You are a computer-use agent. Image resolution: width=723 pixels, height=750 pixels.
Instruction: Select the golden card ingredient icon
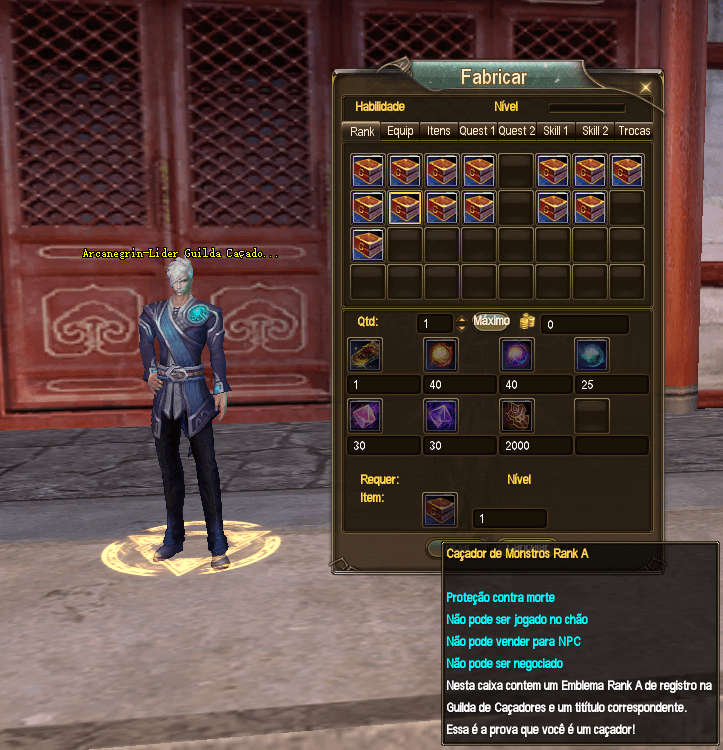pos(365,355)
